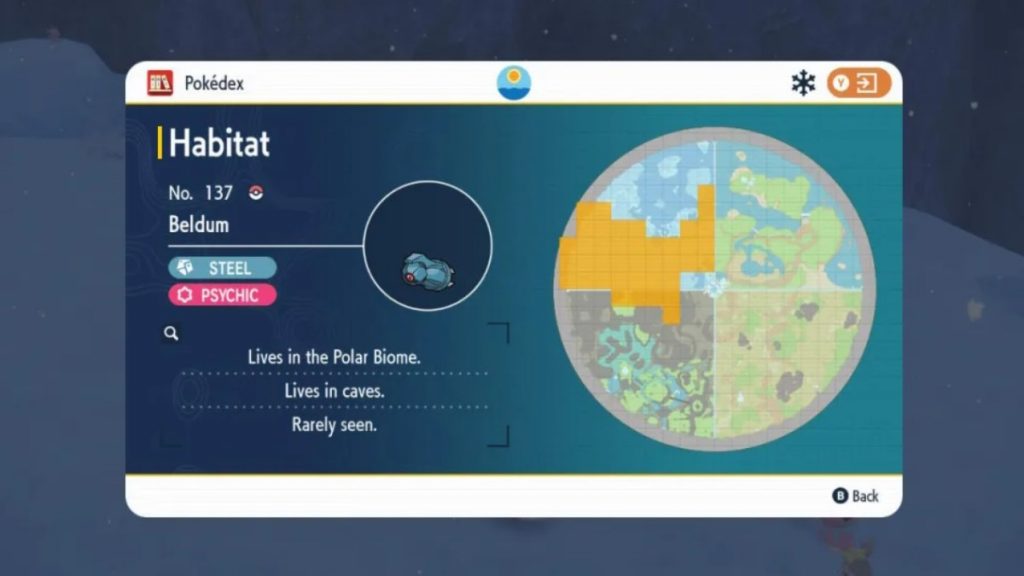This screenshot has width=1024, height=576.
Task: Click the Pokédex book icon
Action: (160, 83)
